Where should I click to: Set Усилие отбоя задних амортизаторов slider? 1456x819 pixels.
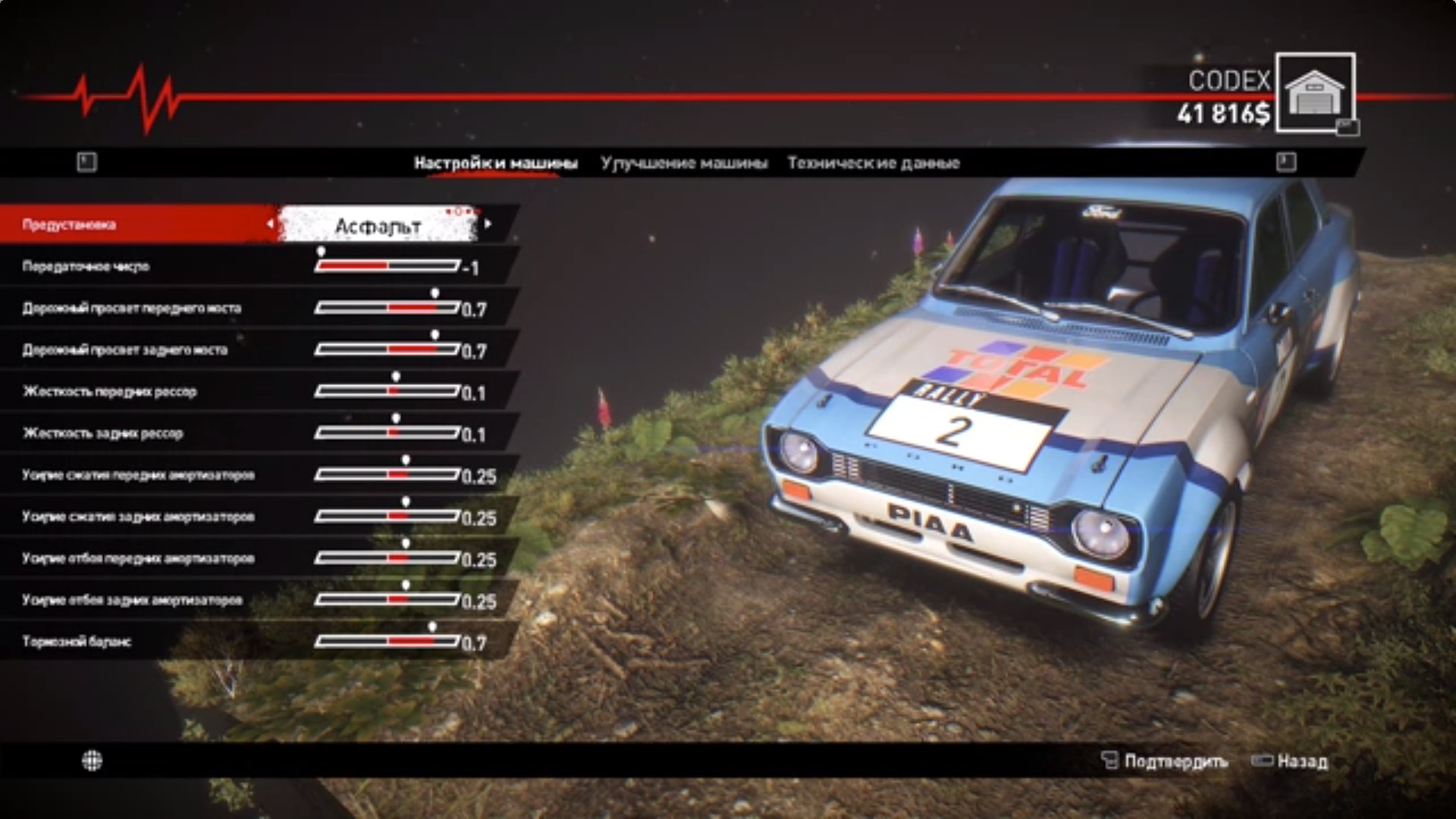click(387, 600)
